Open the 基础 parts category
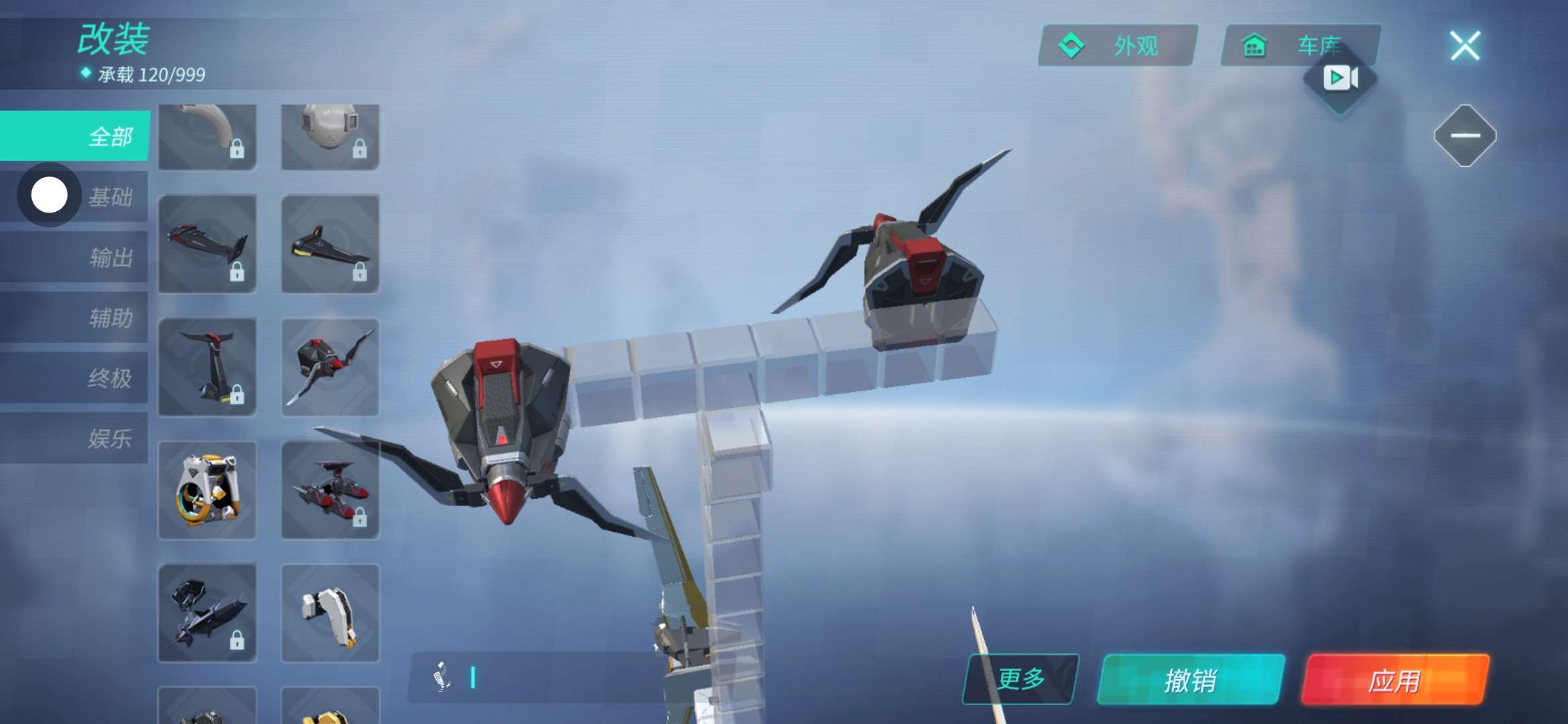 click(x=111, y=197)
